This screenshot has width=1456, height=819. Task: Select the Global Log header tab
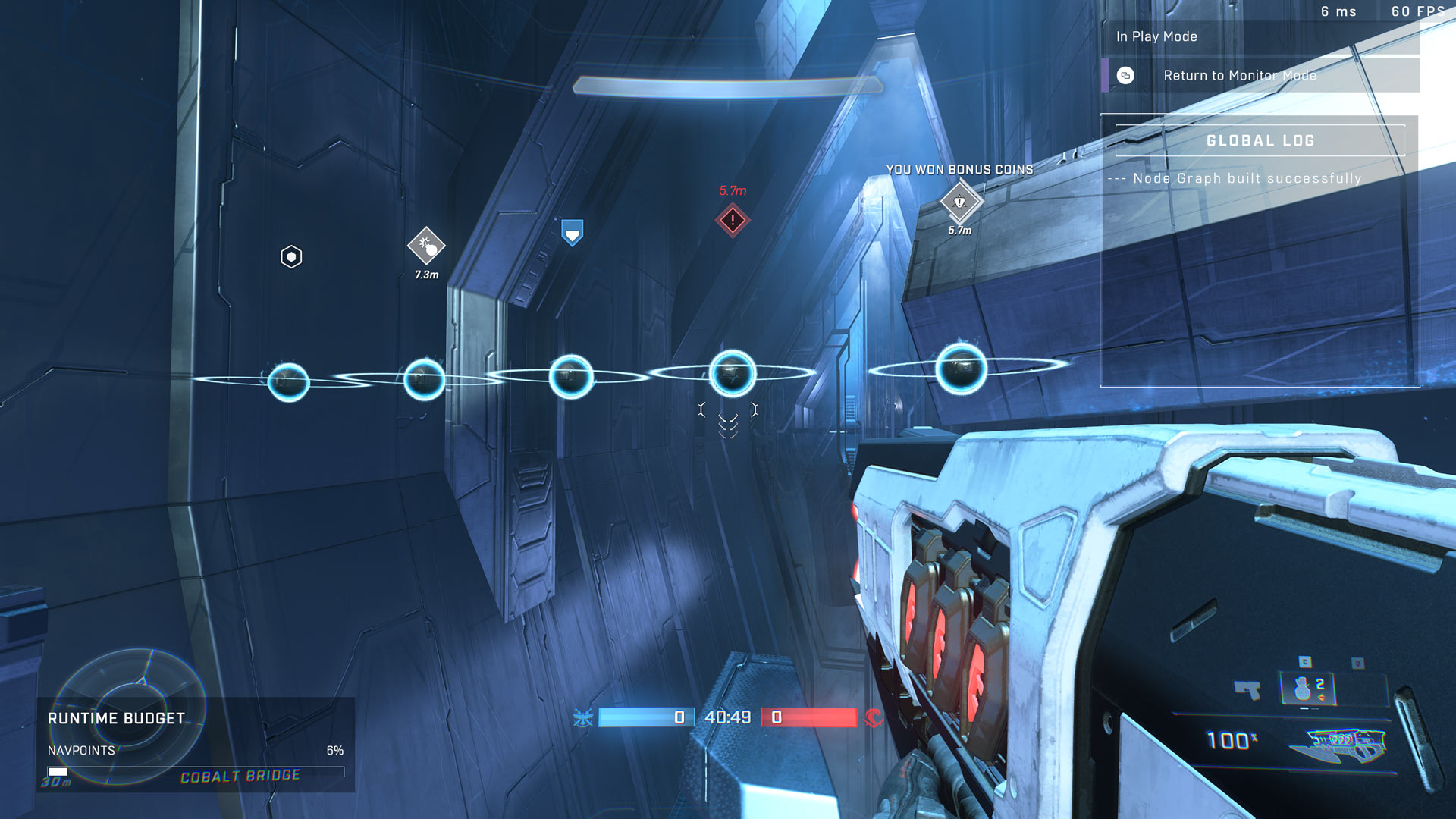[x=1260, y=140]
